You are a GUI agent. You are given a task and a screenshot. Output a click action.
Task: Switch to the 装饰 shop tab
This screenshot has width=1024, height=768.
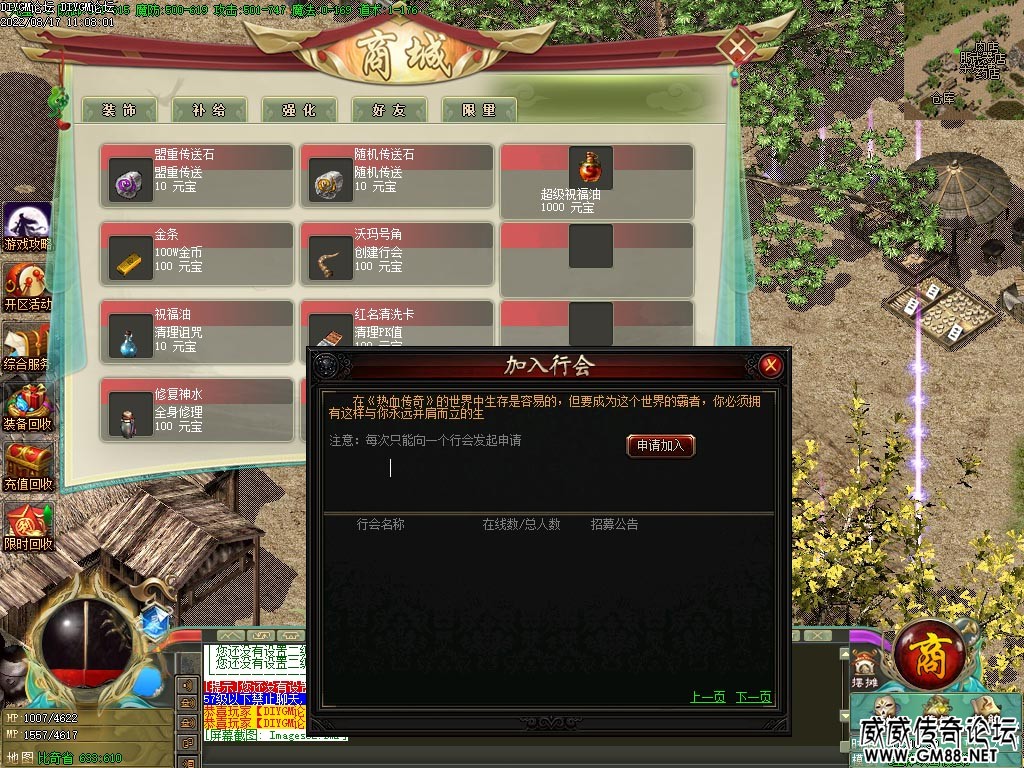click(x=118, y=110)
